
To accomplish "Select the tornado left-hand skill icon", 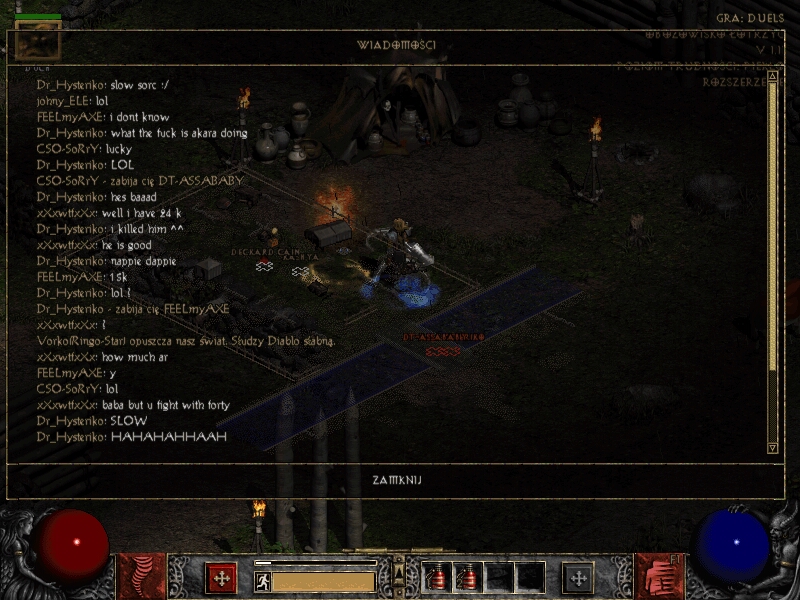I will click(141, 577).
